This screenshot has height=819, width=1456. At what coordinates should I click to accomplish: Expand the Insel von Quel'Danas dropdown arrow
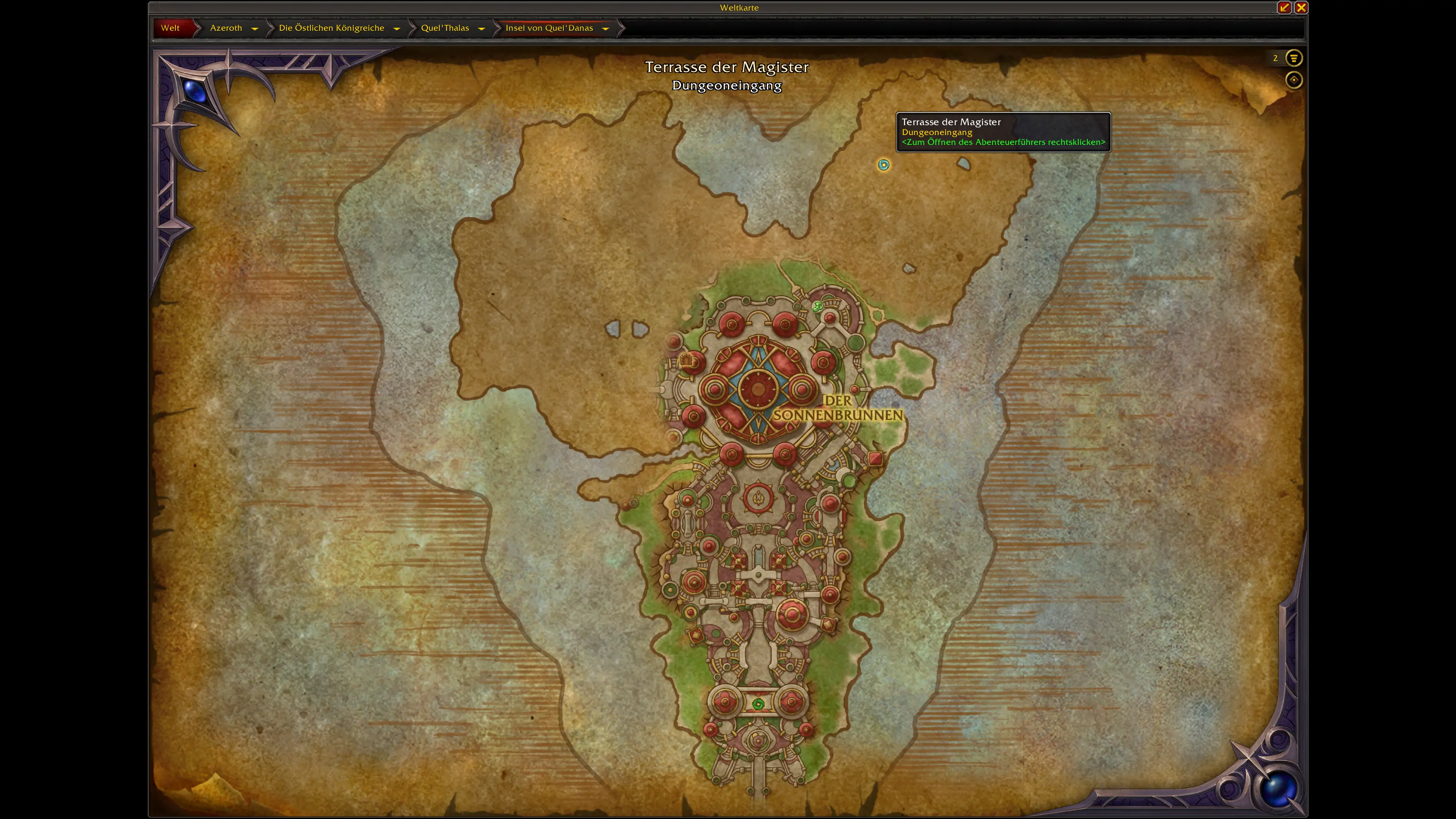606,28
